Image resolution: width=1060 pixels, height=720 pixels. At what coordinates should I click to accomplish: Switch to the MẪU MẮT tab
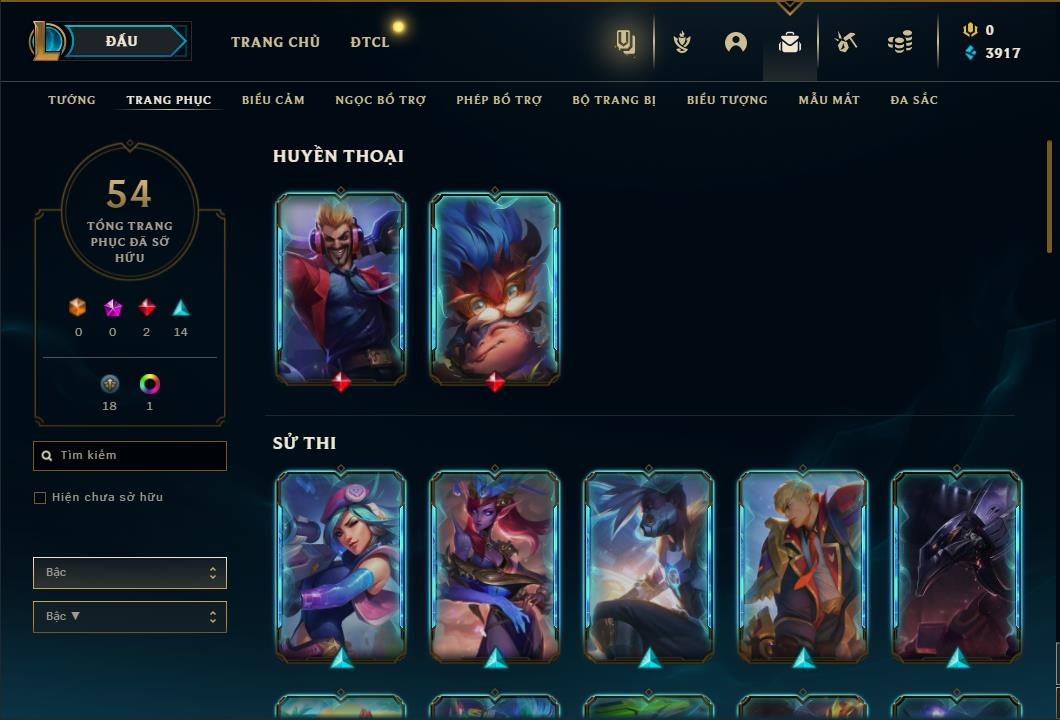point(829,100)
